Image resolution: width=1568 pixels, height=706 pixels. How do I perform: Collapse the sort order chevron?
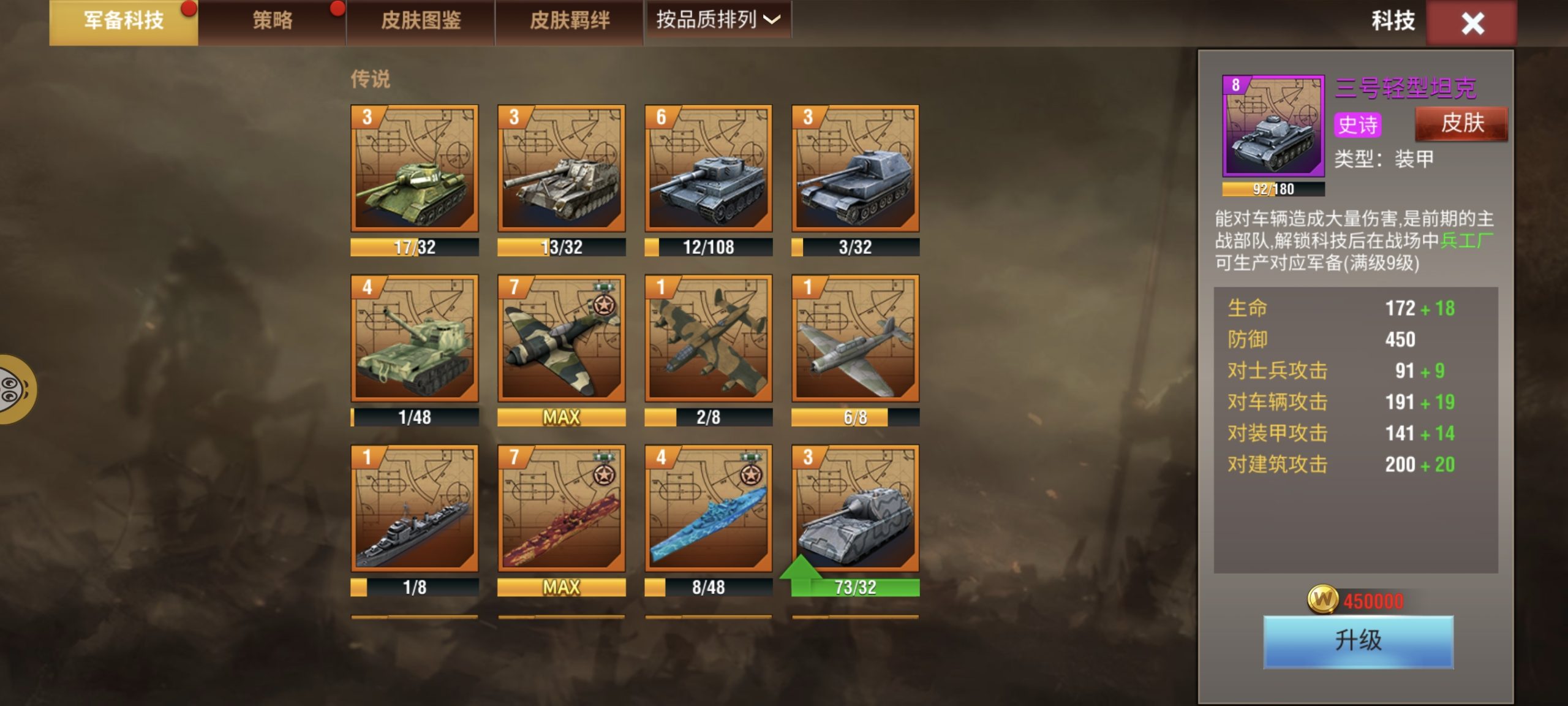pyautogui.click(x=773, y=20)
